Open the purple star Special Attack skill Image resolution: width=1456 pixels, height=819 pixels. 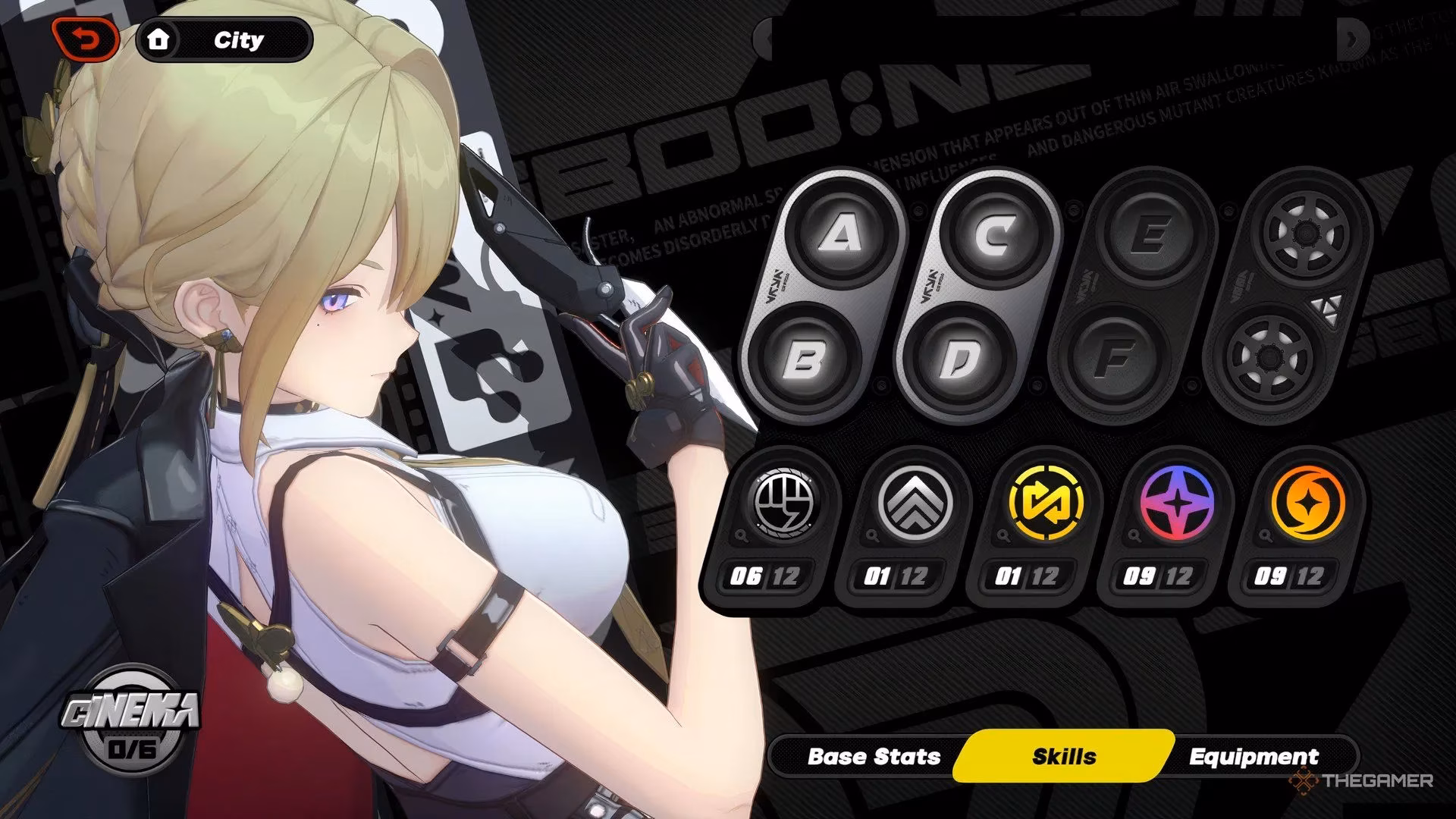pos(1176,504)
